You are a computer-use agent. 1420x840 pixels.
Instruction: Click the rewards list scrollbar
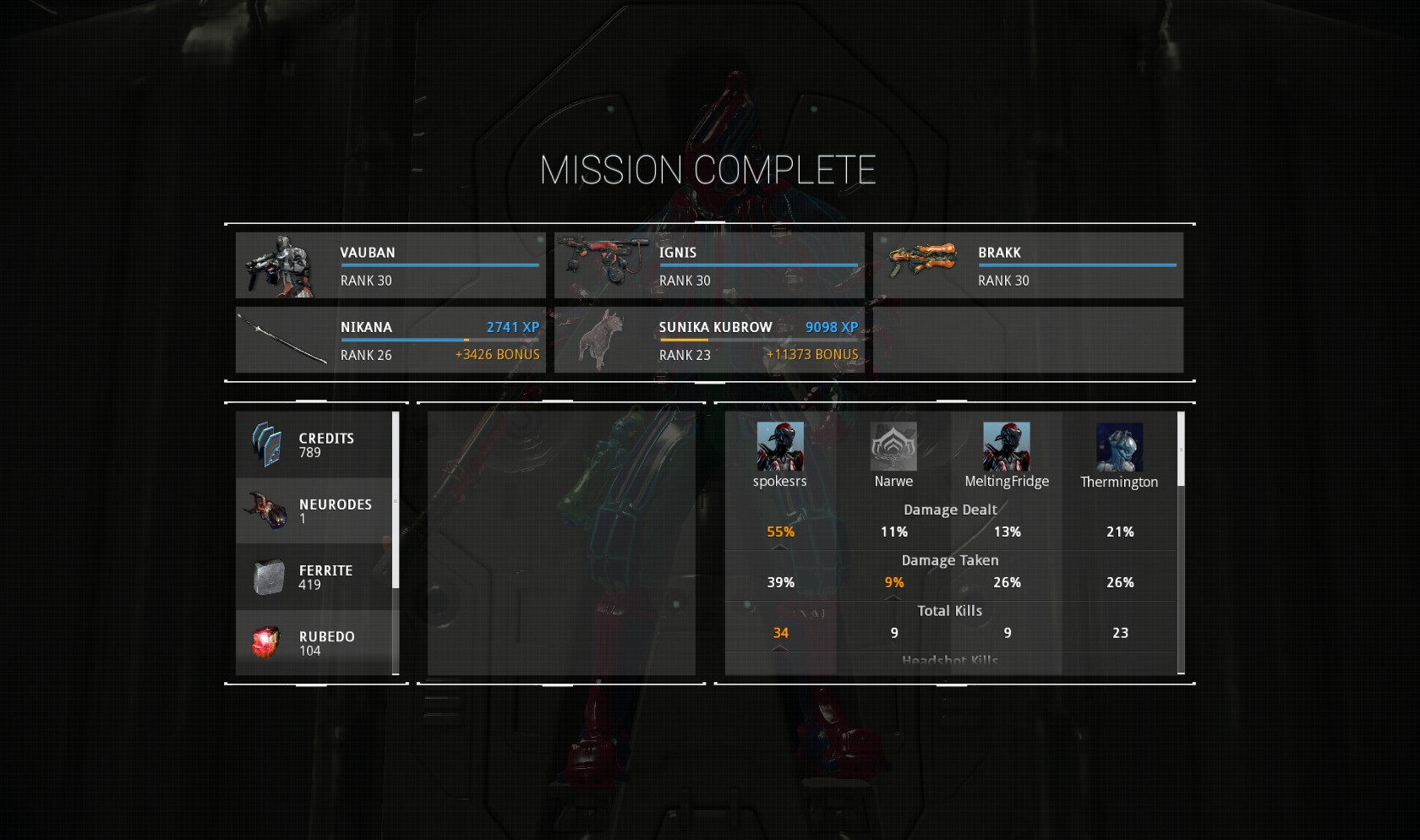(x=396, y=499)
